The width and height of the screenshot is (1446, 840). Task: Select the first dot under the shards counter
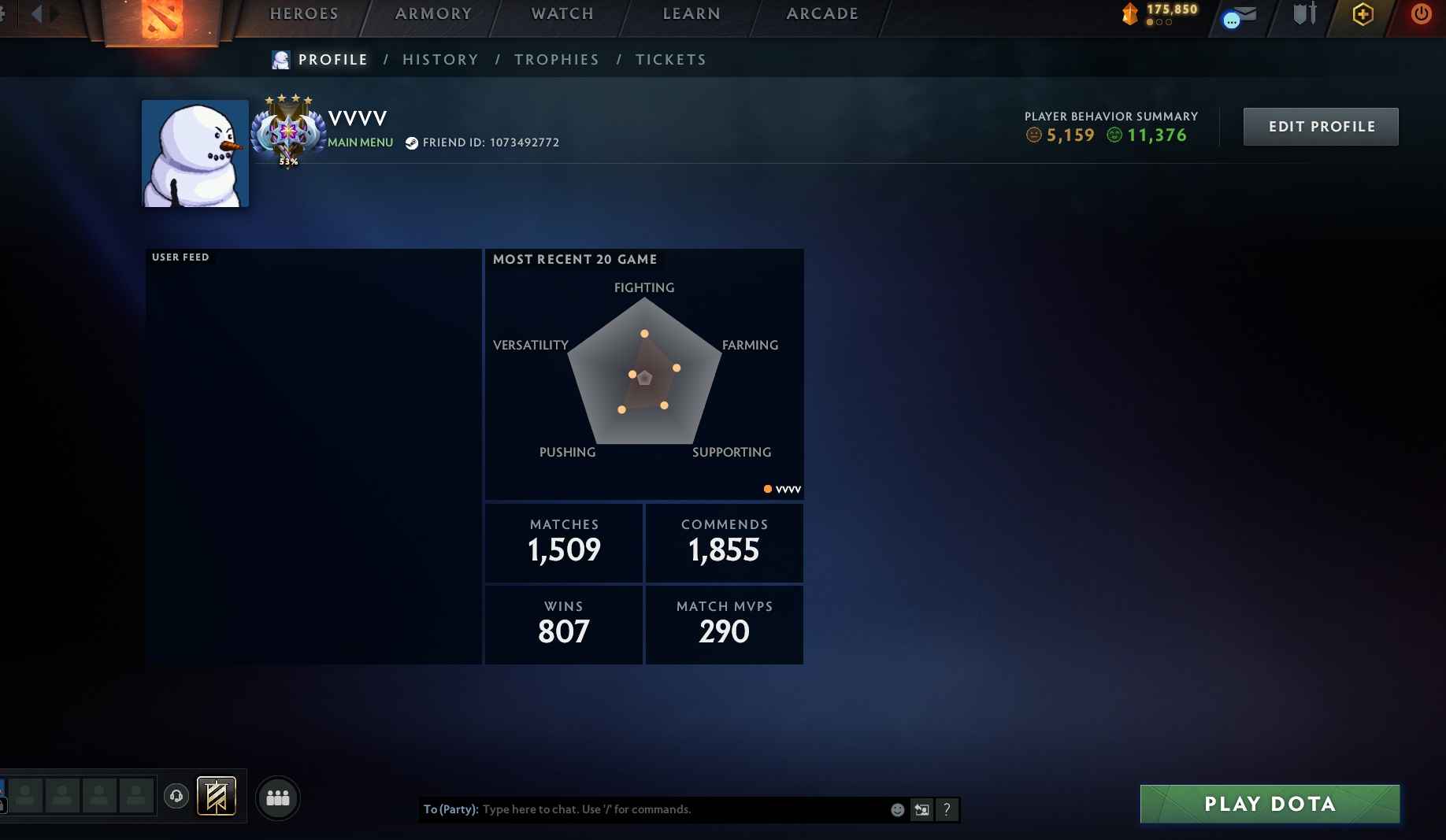1148,23
